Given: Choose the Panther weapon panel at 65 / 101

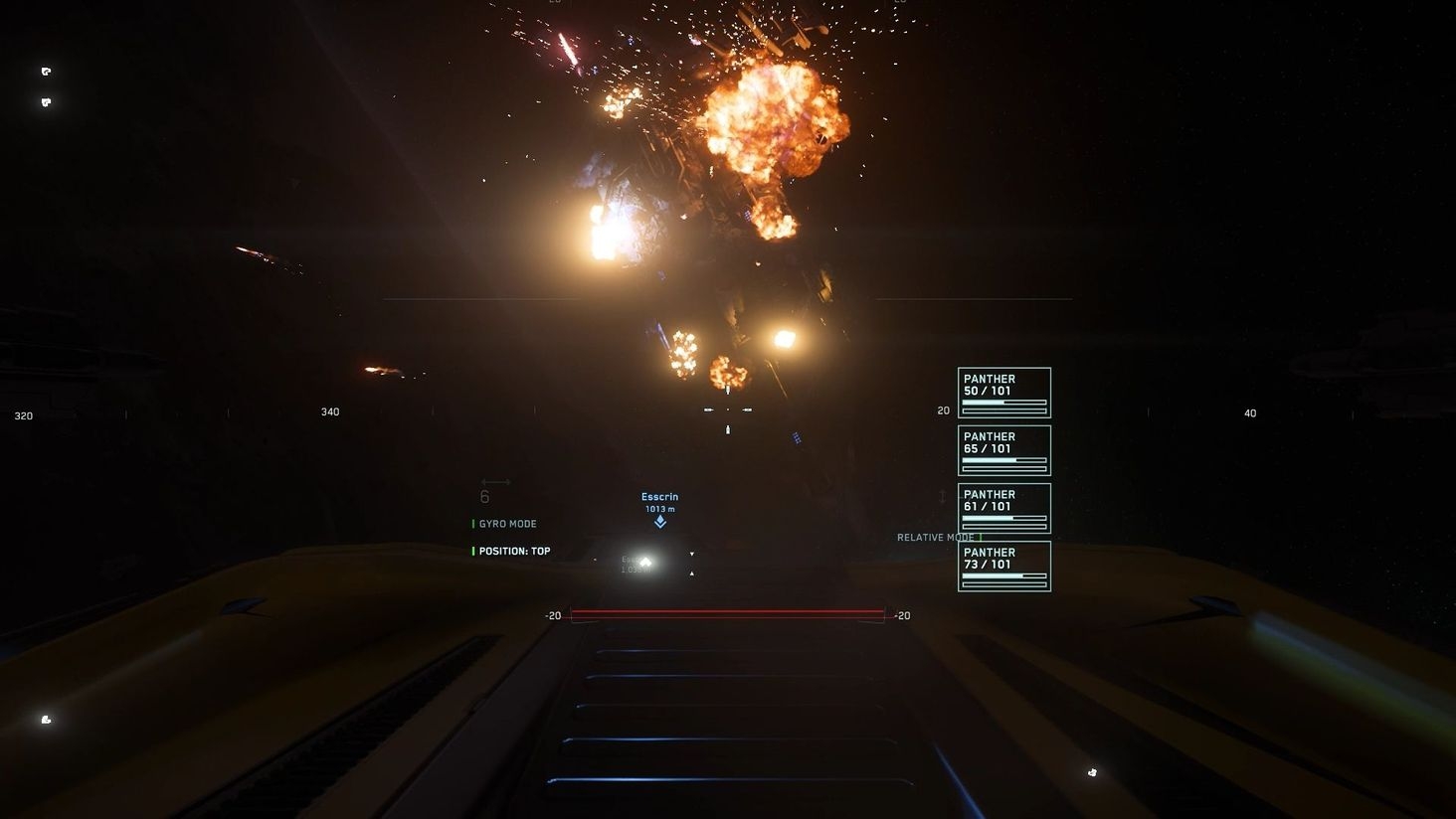Looking at the screenshot, I should point(1003,450).
